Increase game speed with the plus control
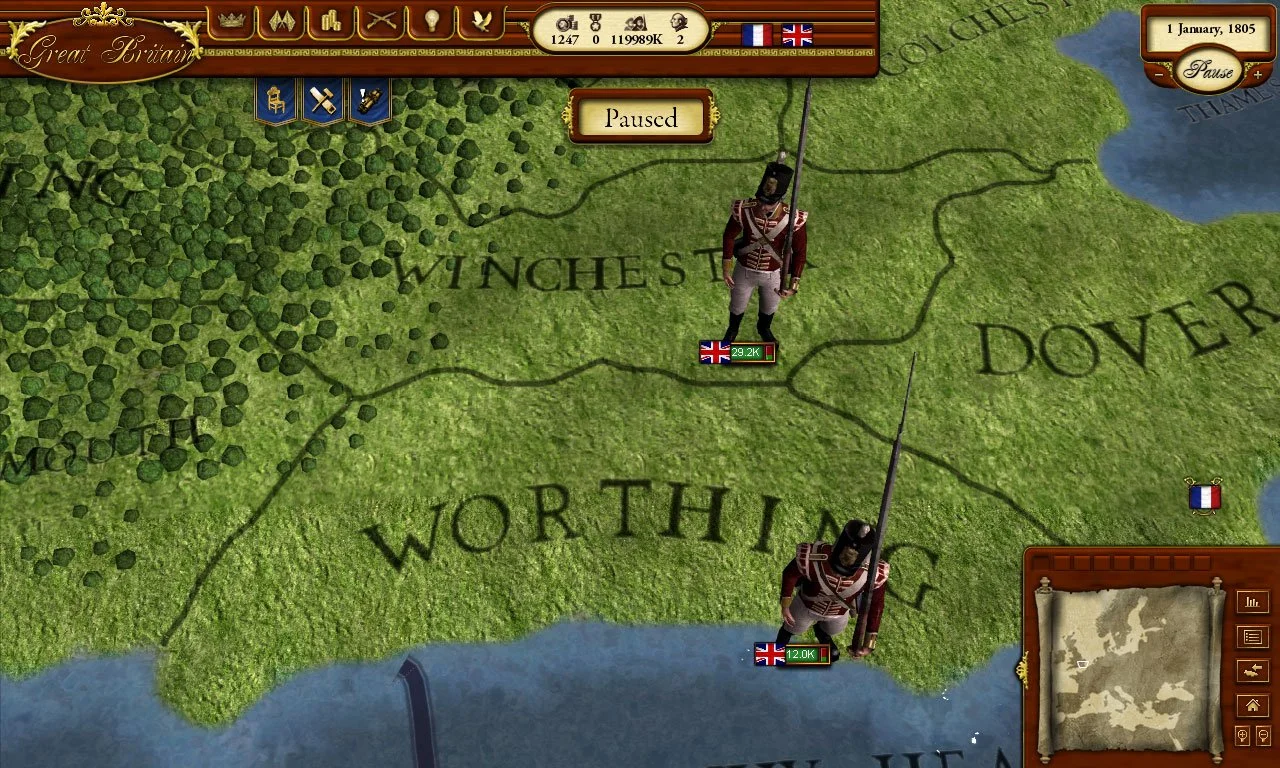 pos(1258,73)
